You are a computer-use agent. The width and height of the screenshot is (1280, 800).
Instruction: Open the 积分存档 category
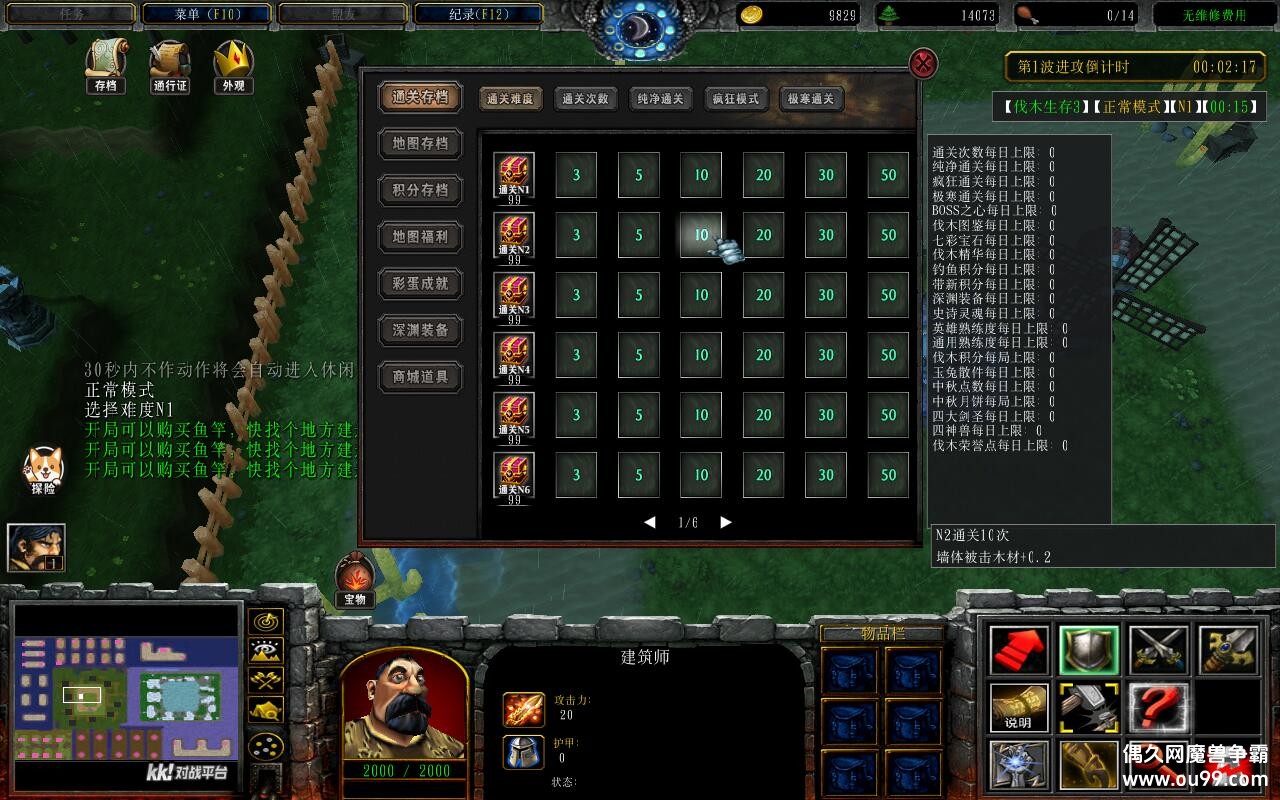(420, 190)
